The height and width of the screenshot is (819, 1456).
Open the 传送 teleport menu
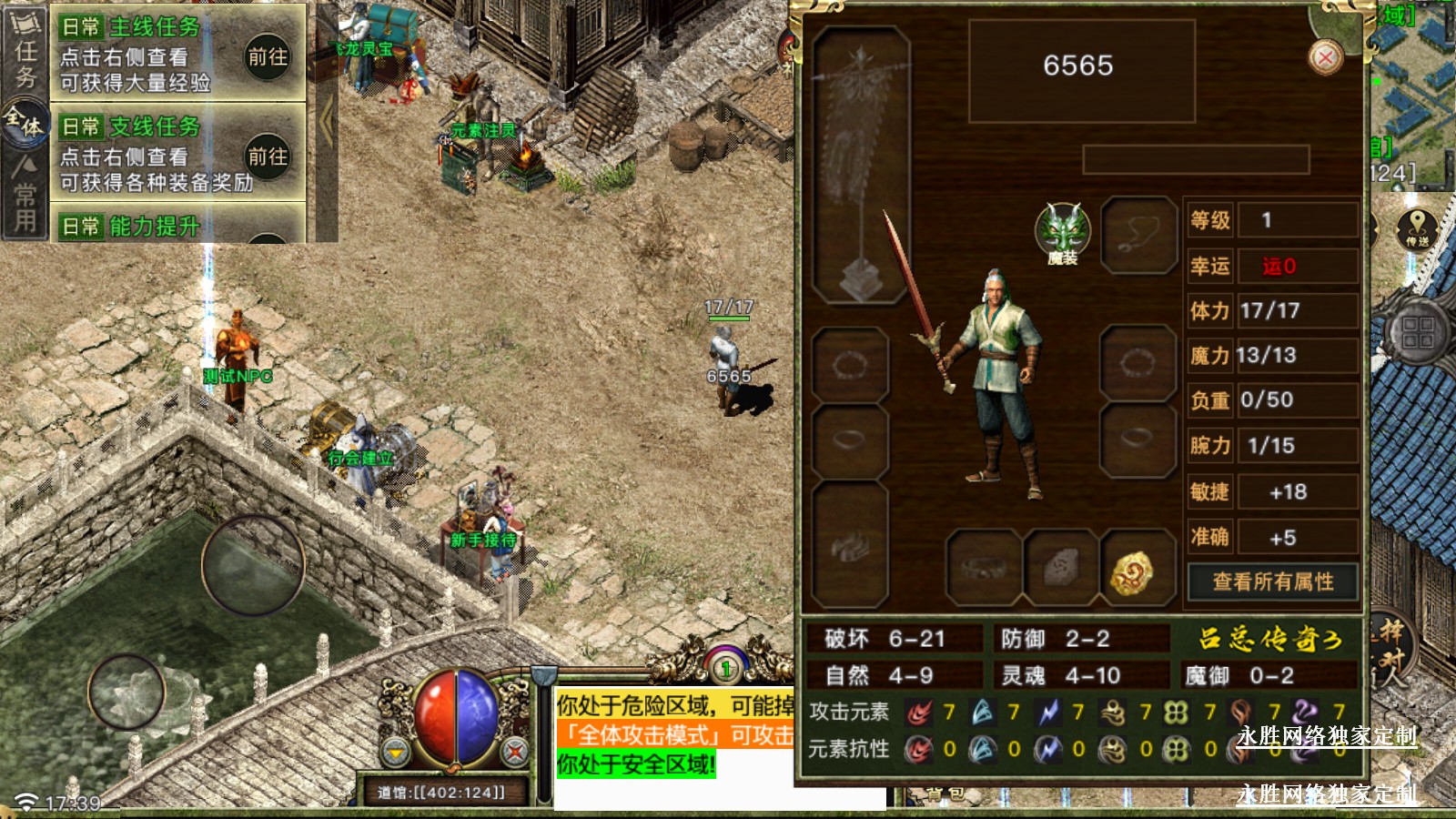1416,229
